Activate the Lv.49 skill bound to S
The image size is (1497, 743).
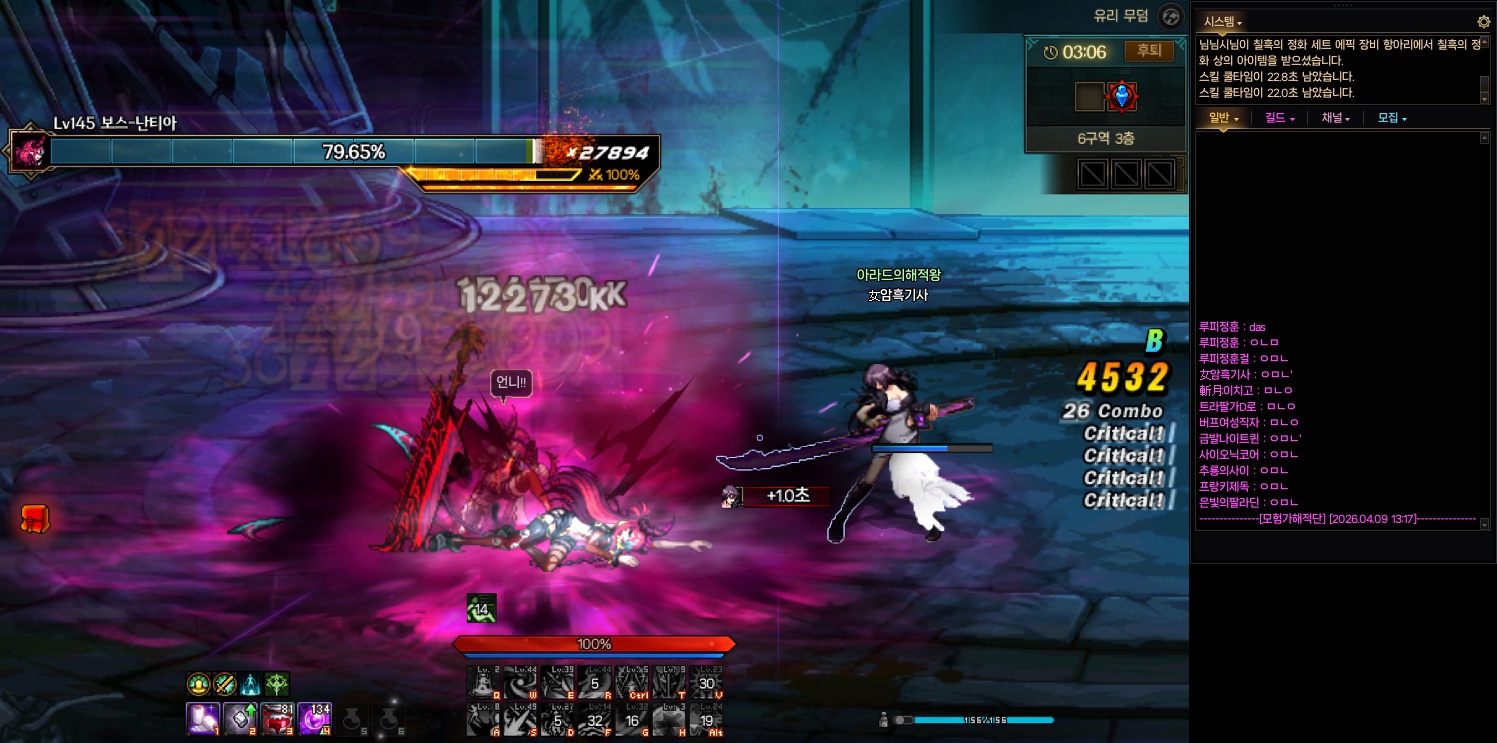coord(520,720)
